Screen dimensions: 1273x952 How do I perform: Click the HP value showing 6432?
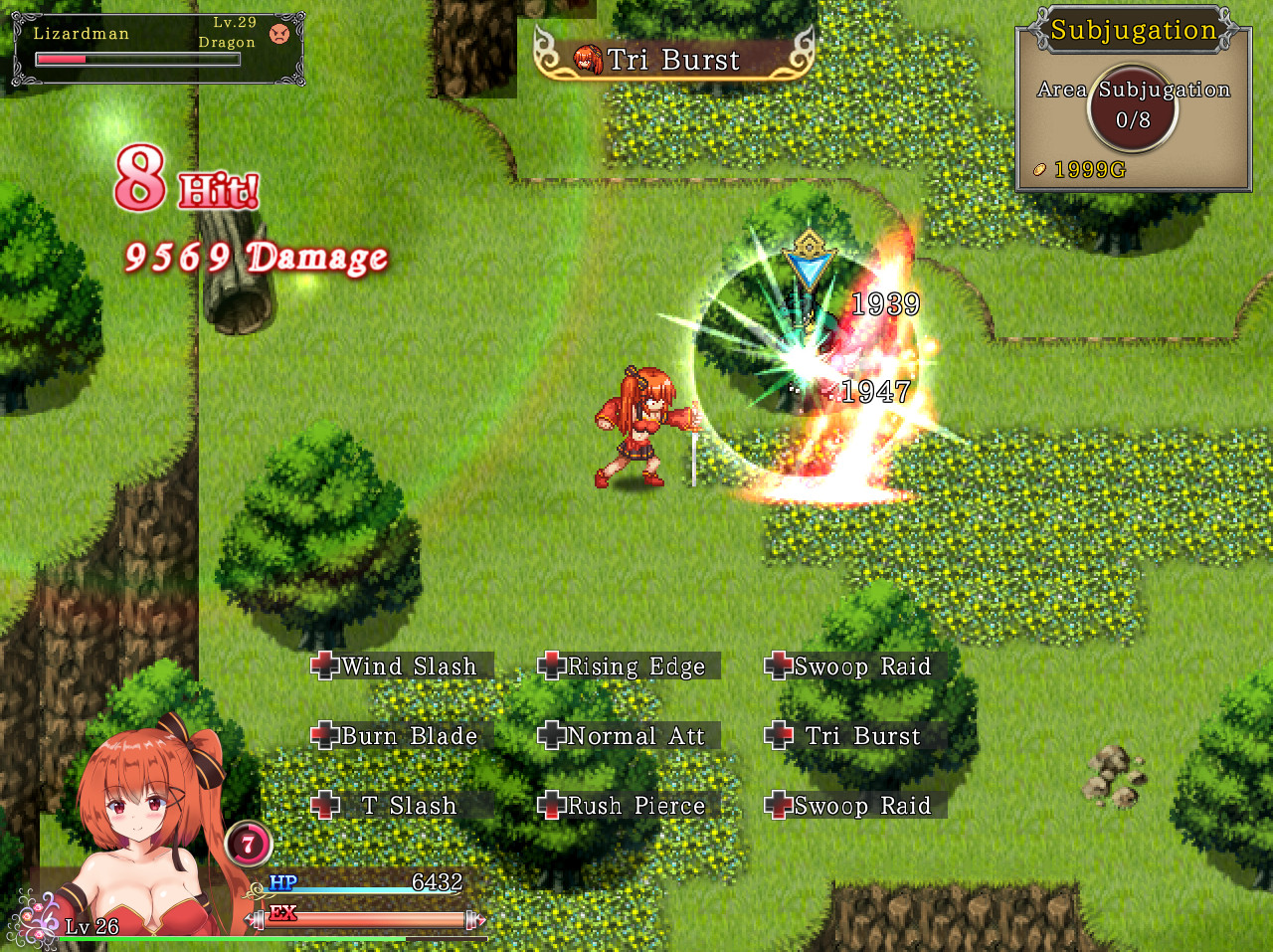pyautogui.click(x=441, y=881)
